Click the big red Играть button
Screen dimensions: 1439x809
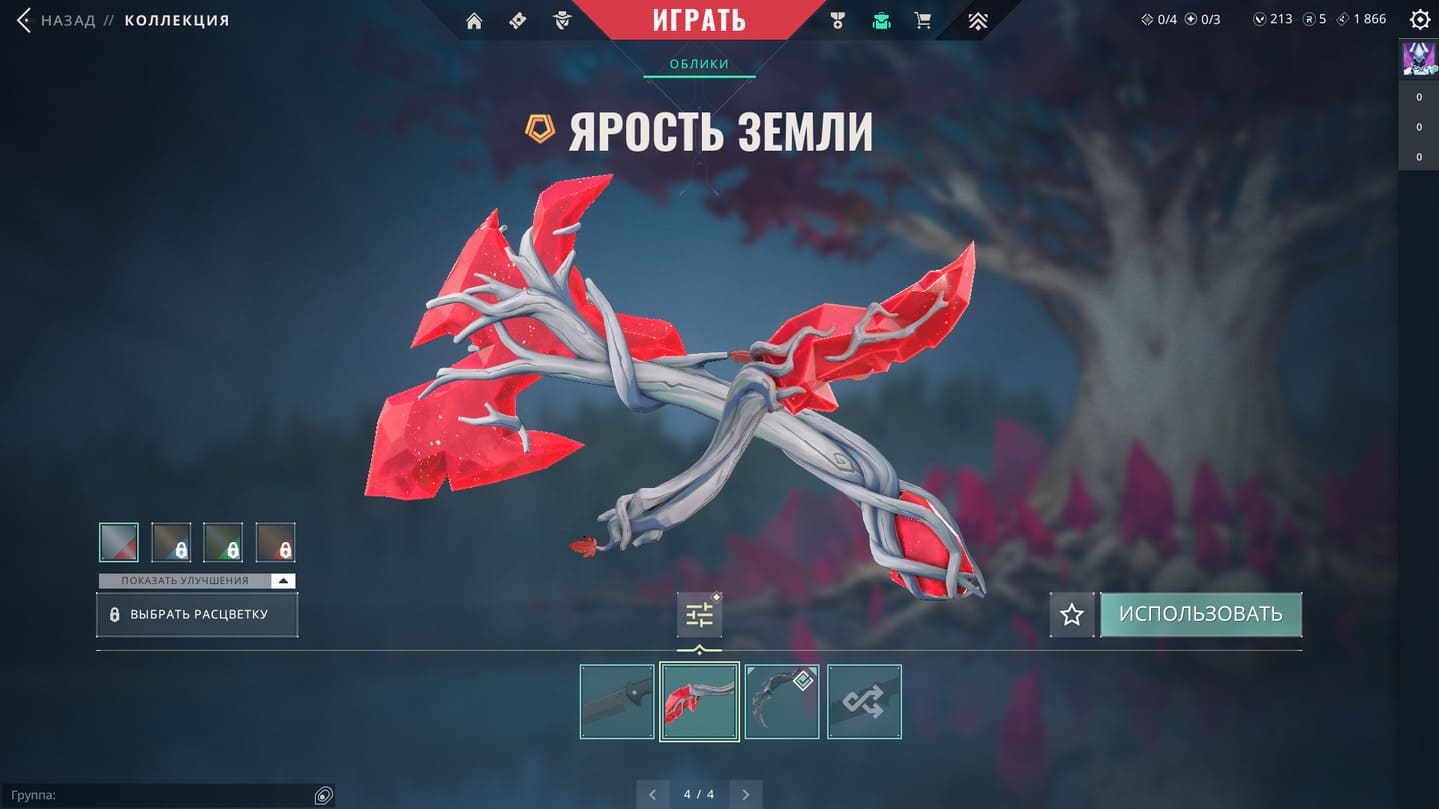coord(699,20)
